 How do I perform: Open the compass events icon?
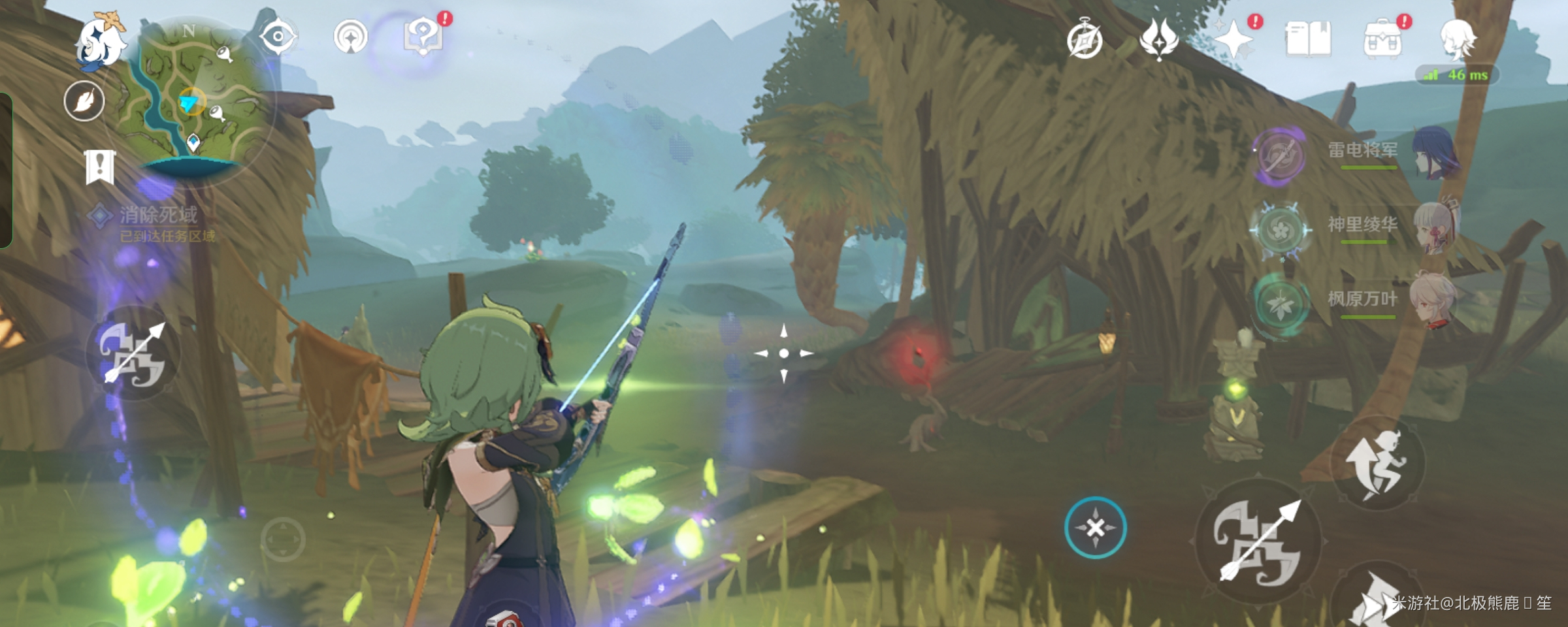click(x=1085, y=40)
